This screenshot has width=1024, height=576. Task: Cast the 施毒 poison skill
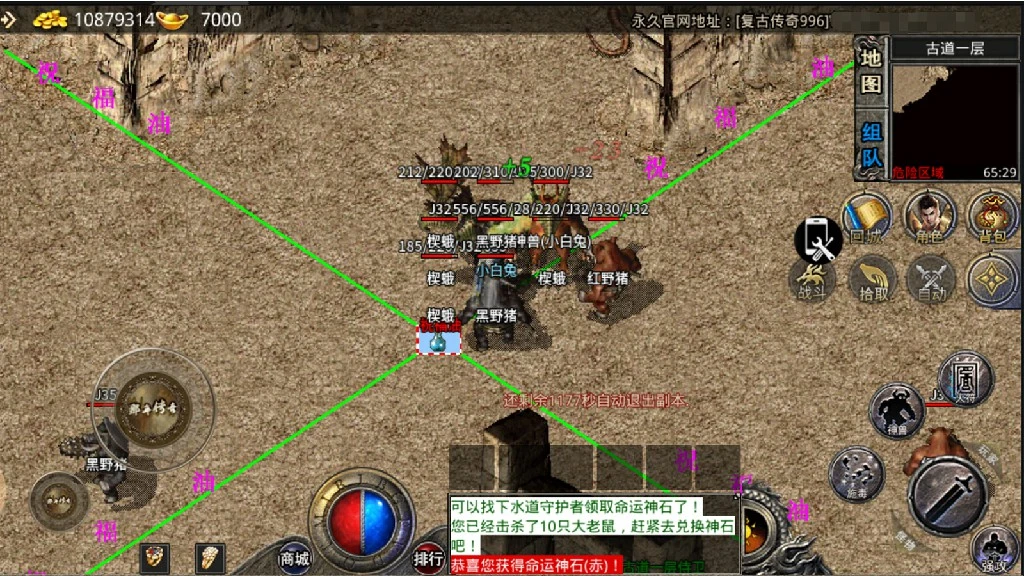pyautogui.click(x=856, y=473)
